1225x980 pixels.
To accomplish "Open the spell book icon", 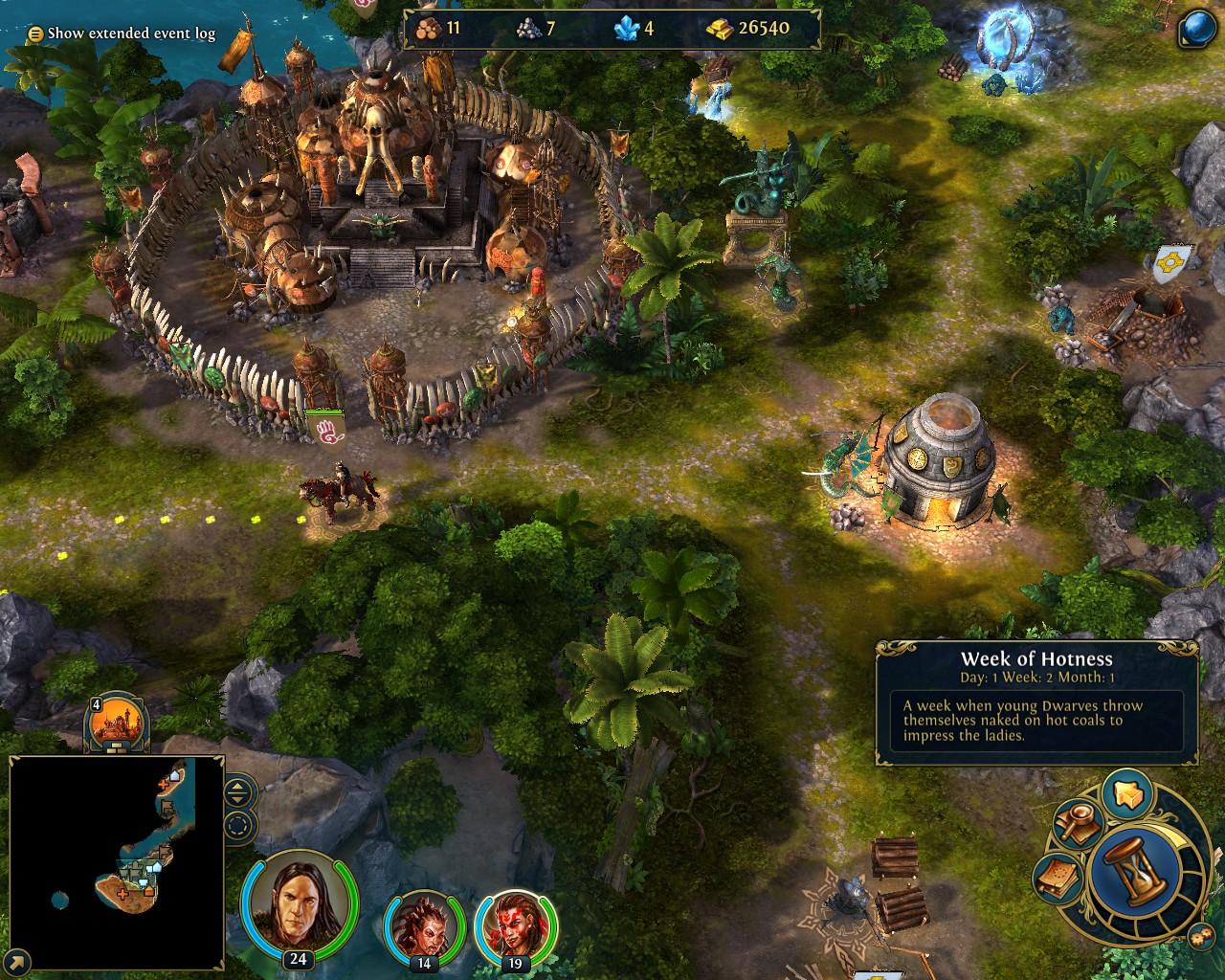I will [x=1058, y=879].
